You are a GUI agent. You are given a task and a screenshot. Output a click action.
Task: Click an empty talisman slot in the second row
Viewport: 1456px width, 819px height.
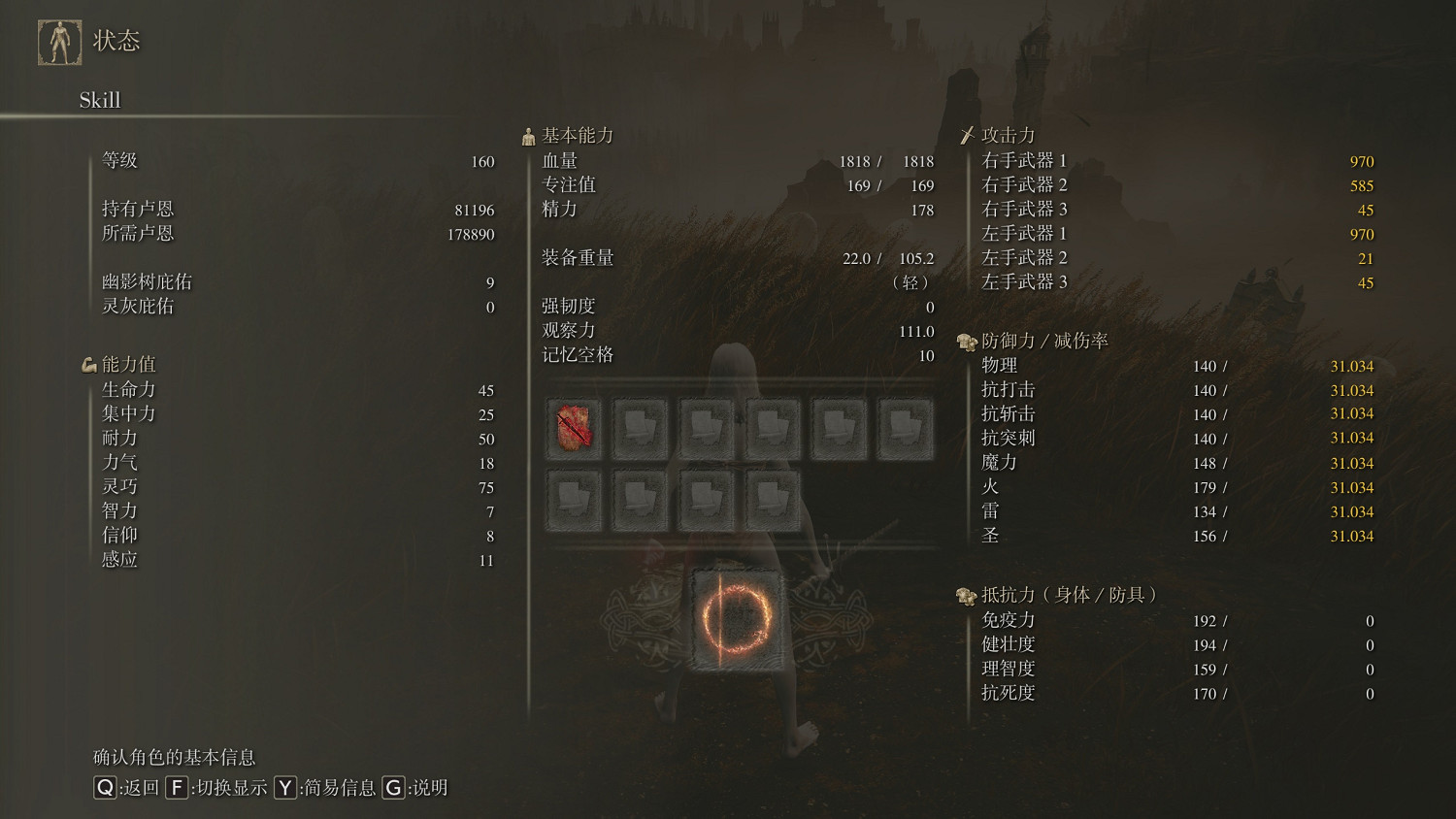tap(640, 498)
